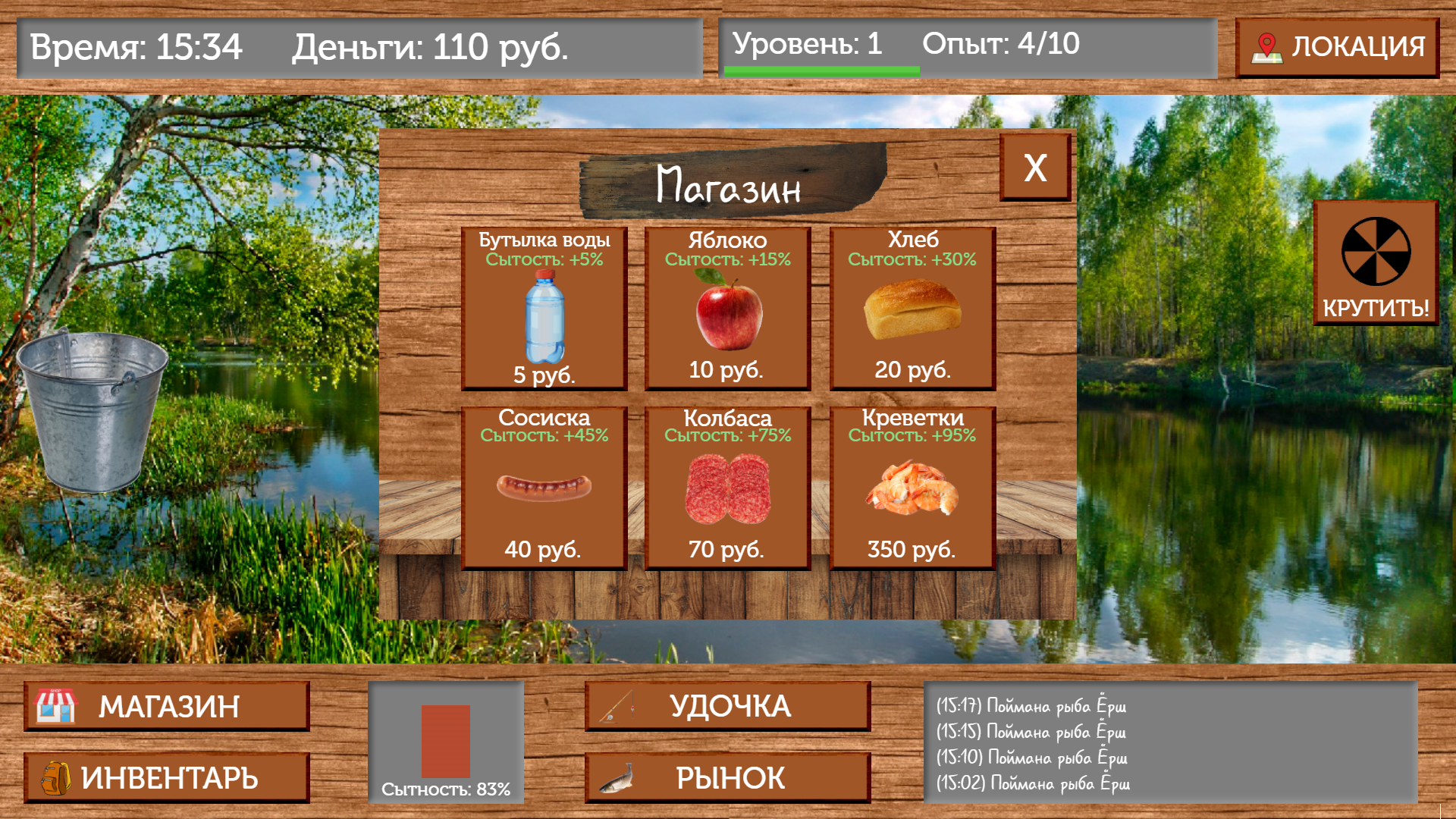1456x819 pixels.
Task: Open the ИНВЕНТАРЬ panel
Action: [x=167, y=777]
